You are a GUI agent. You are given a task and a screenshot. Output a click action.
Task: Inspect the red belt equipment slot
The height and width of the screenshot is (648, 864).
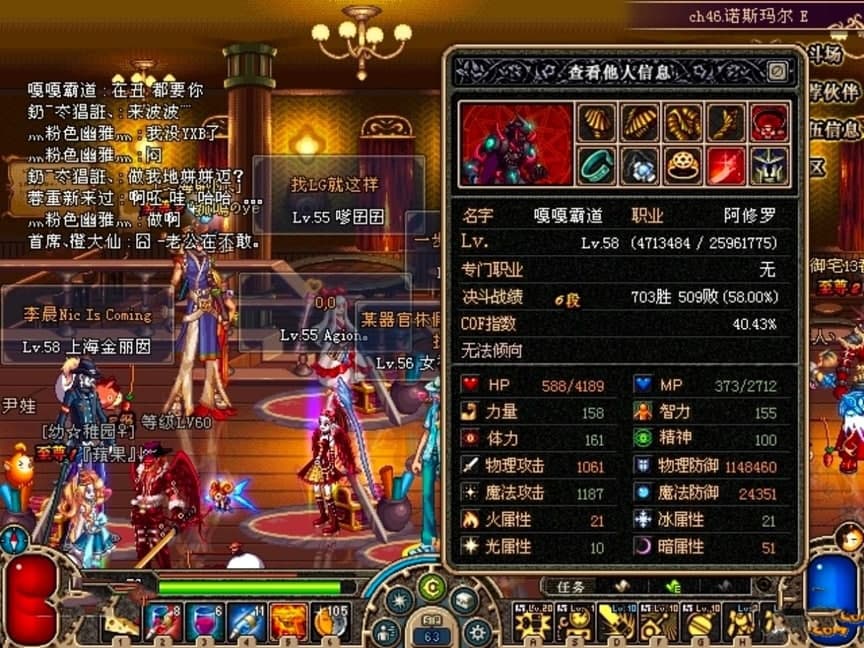[x=769, y=122]
